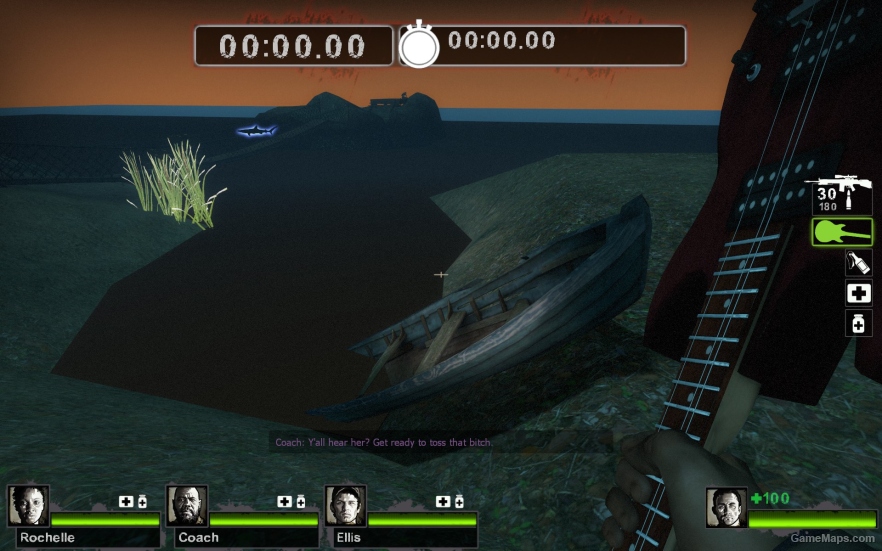The height and width of the screenshot is (551, 882).
Task: Click Ellis's teammate portrait
Action: coord(345,506)
